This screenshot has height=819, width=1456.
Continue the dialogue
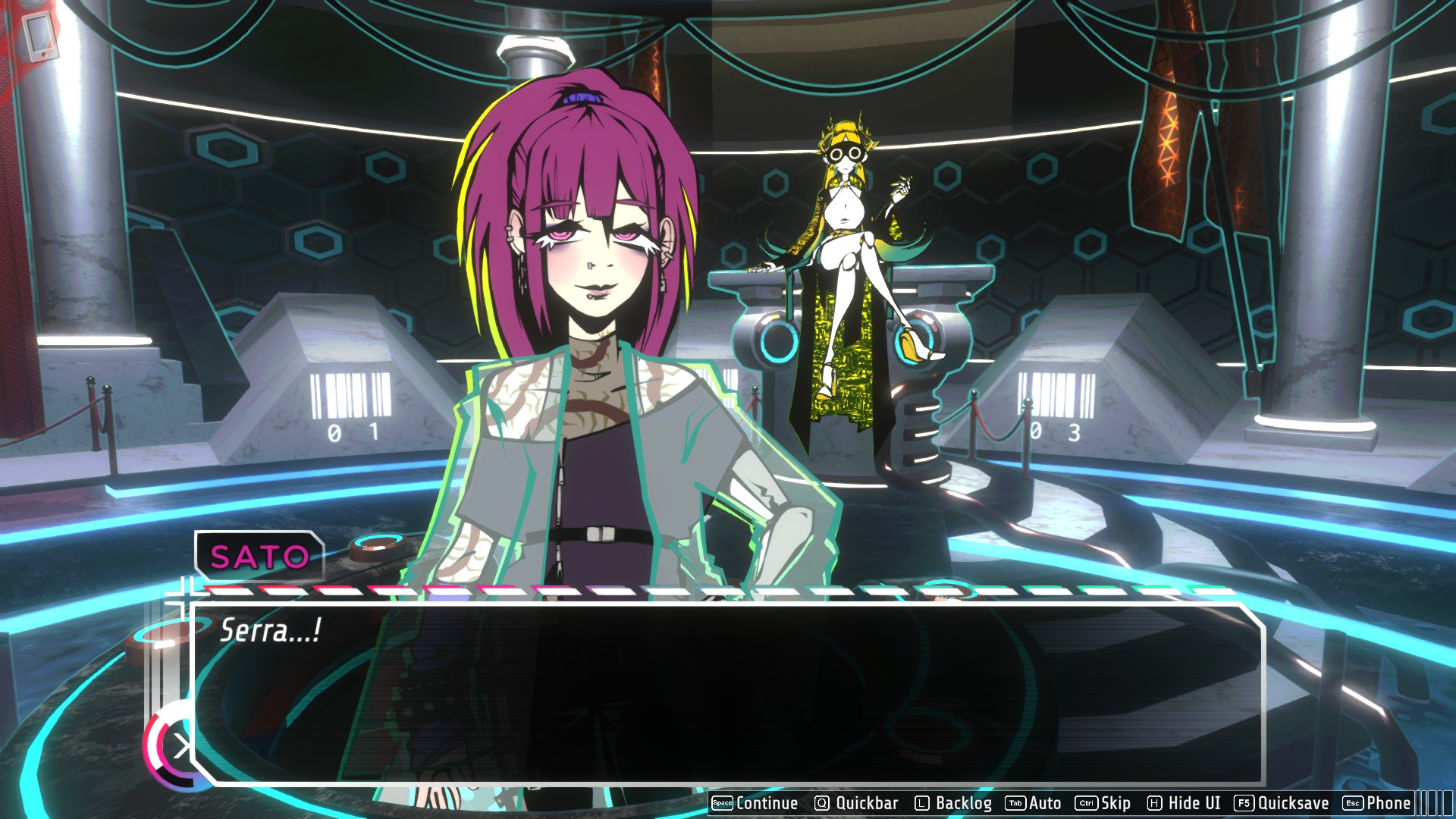[755, 803]
